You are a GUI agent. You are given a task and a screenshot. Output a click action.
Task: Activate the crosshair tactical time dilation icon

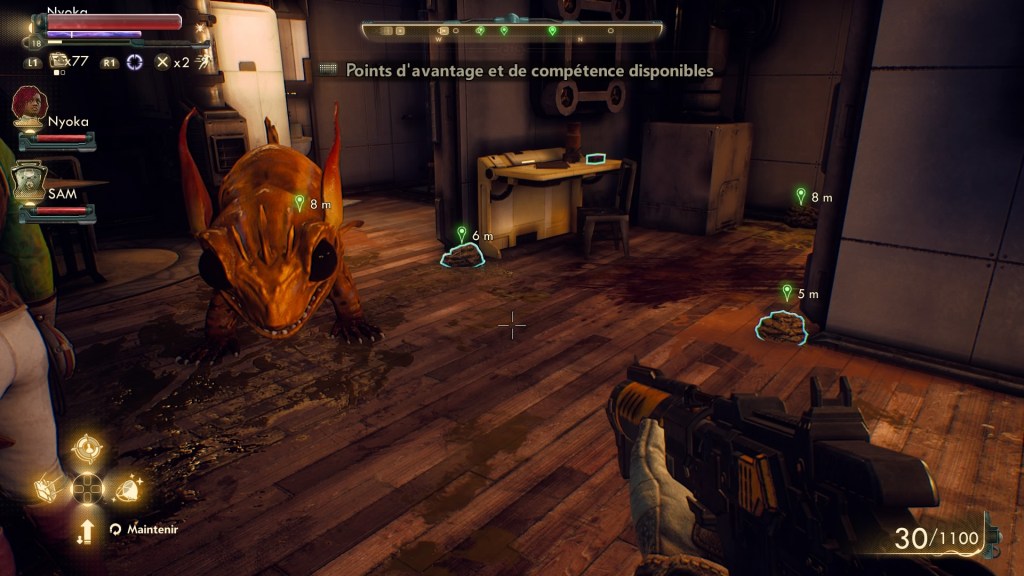click(133, 62)
